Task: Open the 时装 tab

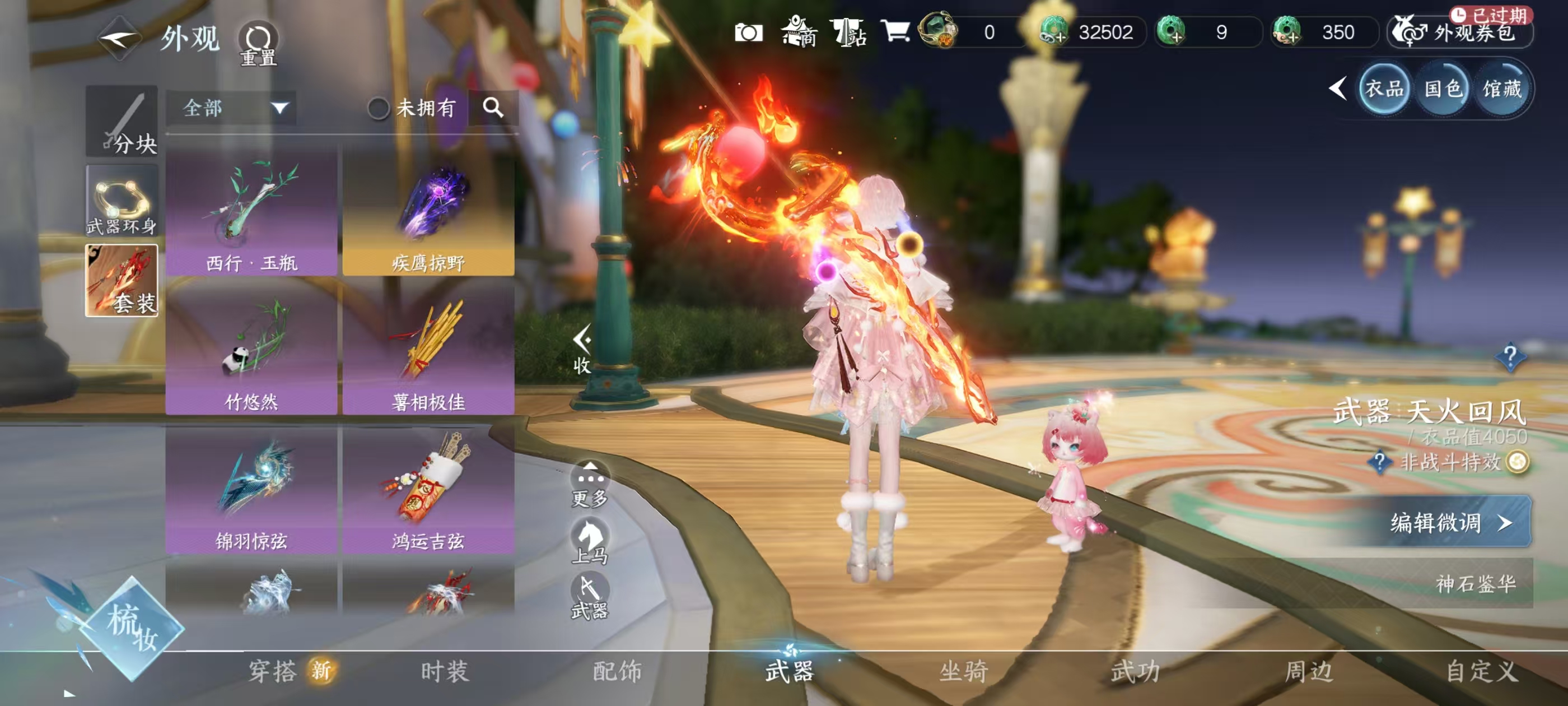Action: (445, 671)
